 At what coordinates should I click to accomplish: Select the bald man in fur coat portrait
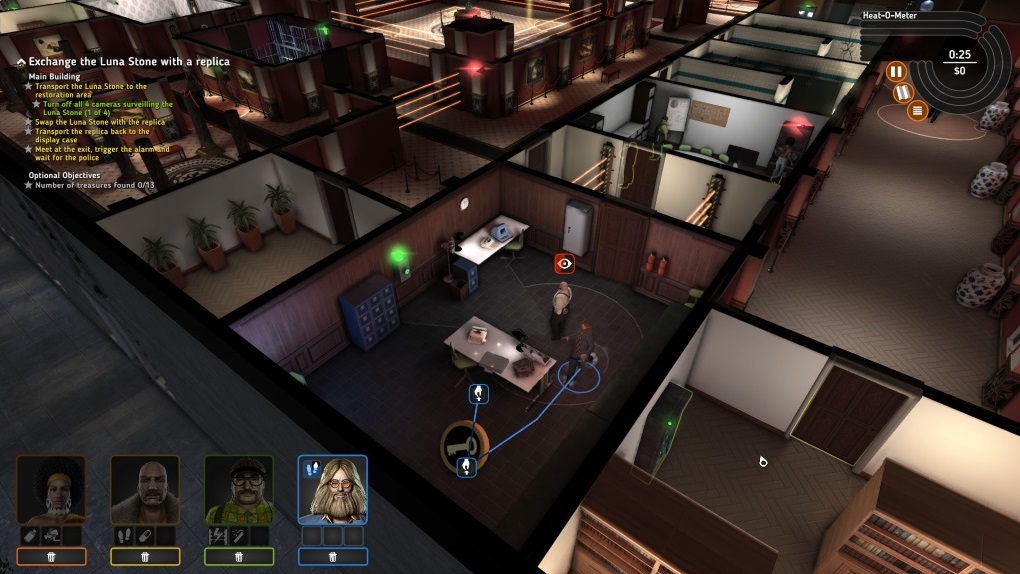(145, 490)
